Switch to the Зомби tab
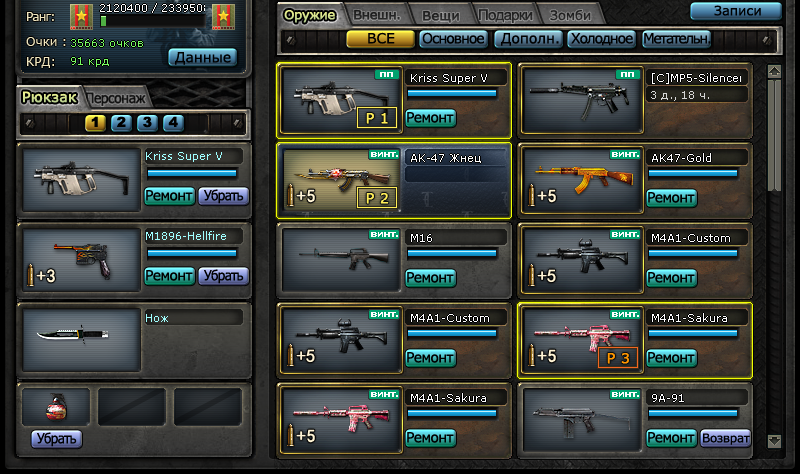 click(x=571, y=15)
